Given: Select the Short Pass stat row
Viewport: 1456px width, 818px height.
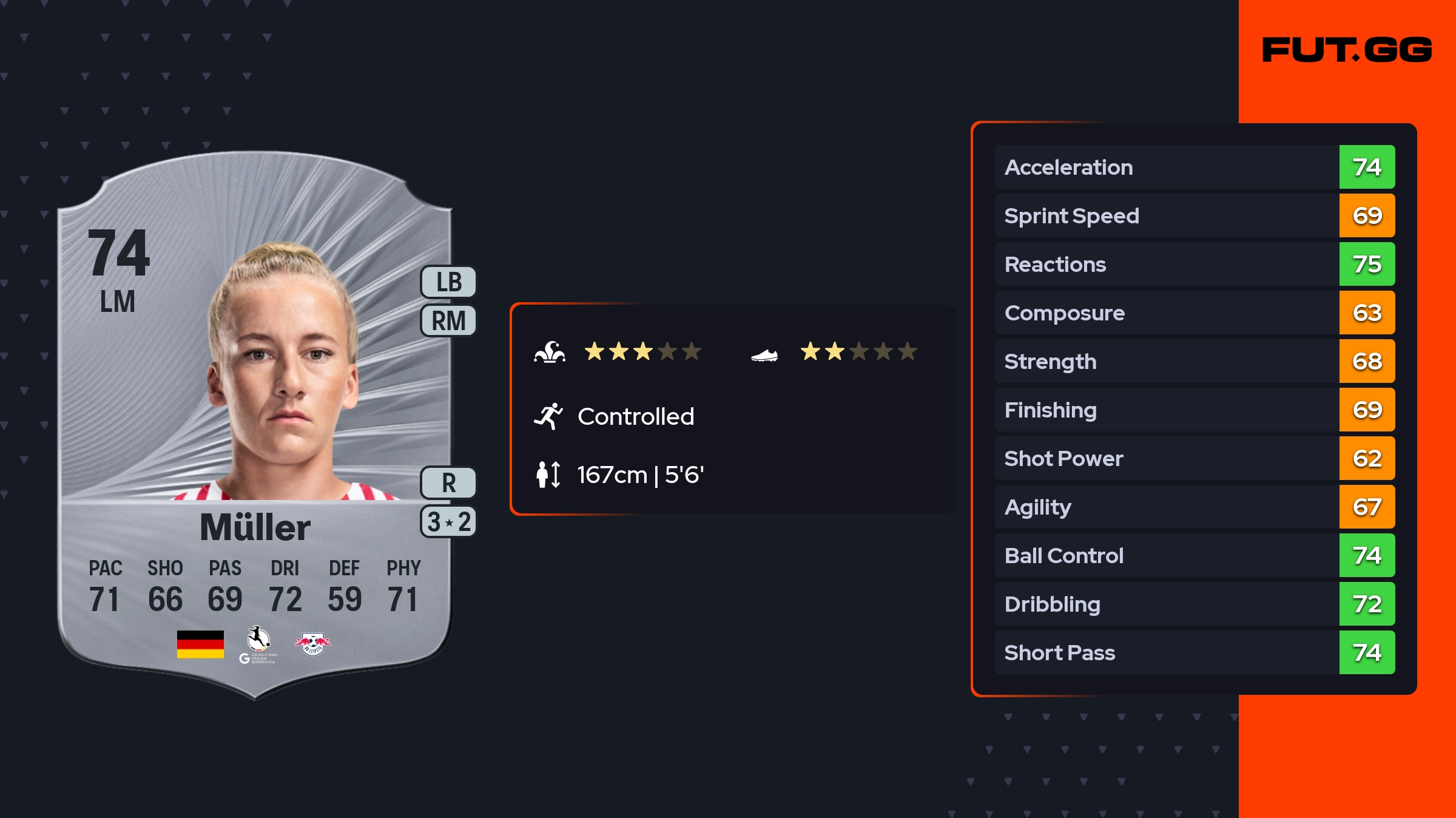Looking at the screenshot, I should 1194,652.
